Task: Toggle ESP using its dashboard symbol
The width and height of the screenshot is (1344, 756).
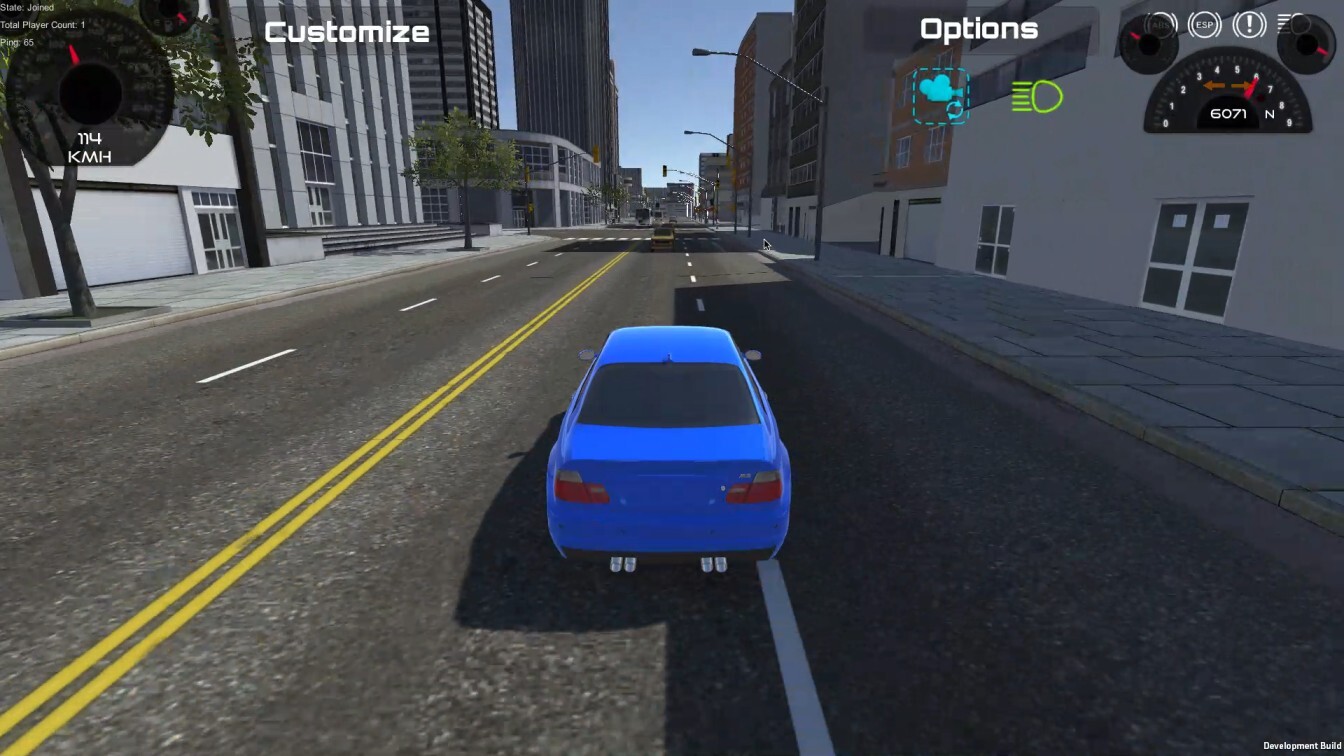Action: (x=1205, y=25)
